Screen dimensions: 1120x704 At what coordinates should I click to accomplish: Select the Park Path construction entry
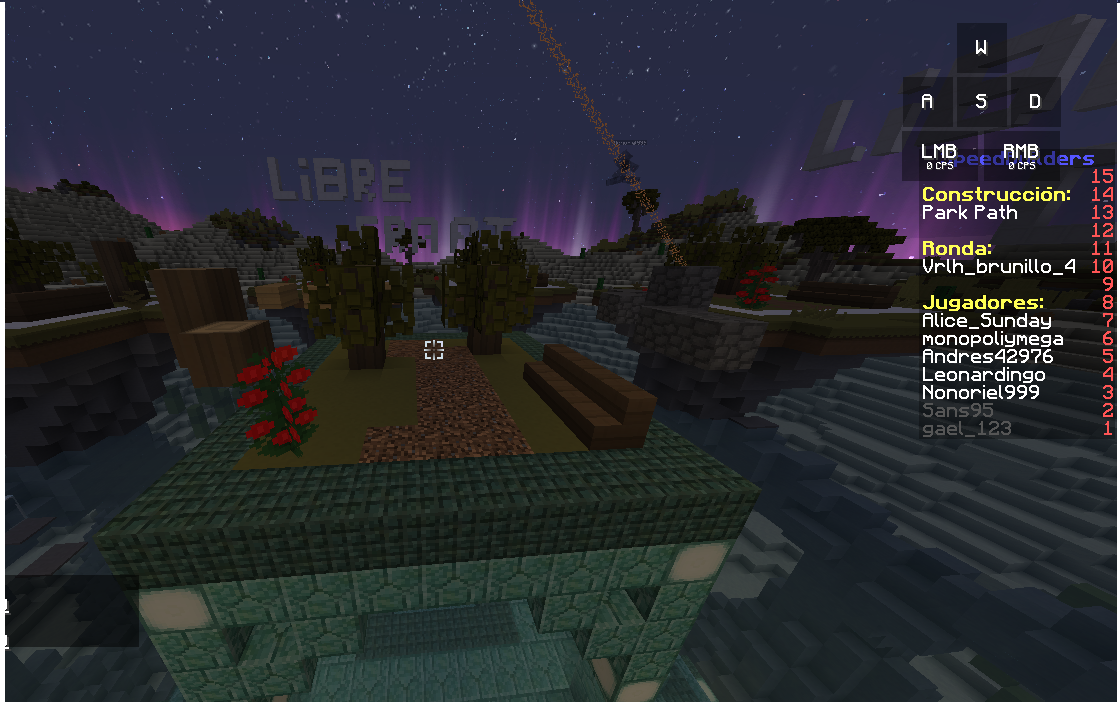[969, 213]
